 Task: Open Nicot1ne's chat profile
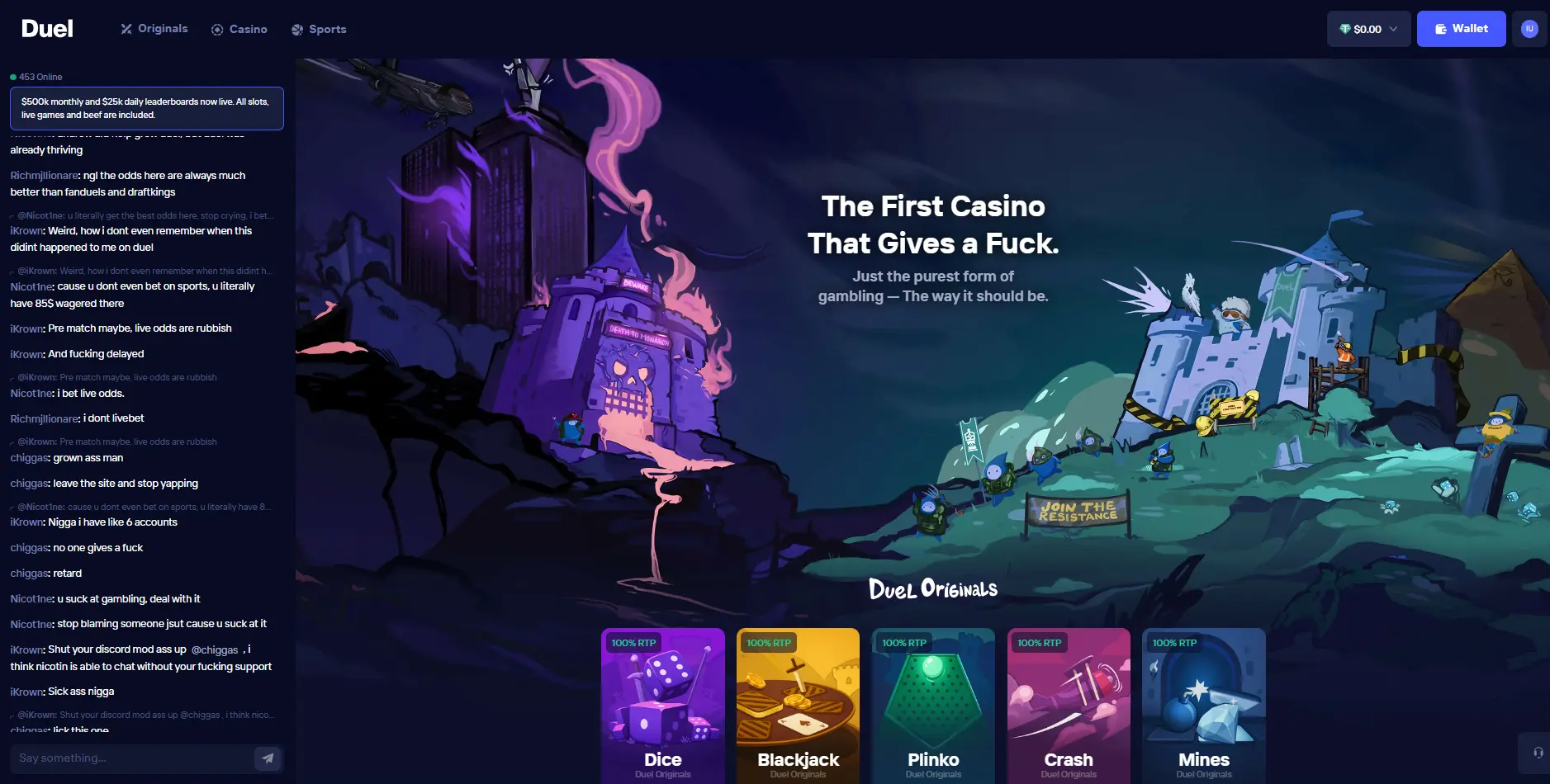click(x=31, y=286)
